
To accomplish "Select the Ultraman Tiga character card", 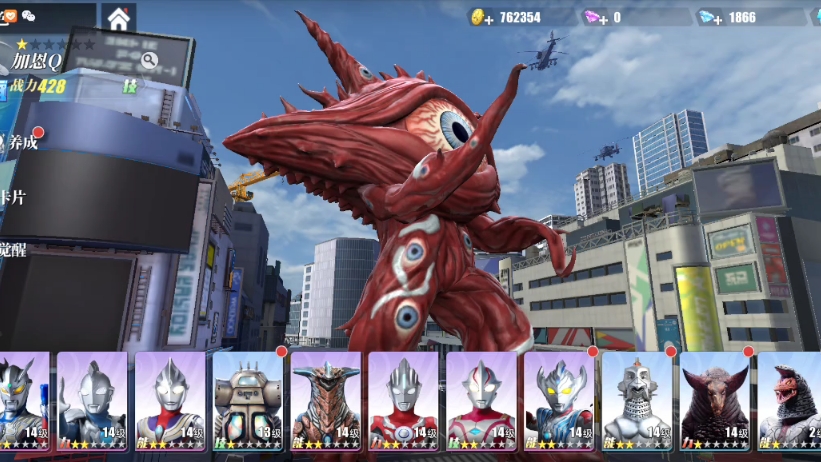I will 170,399.
